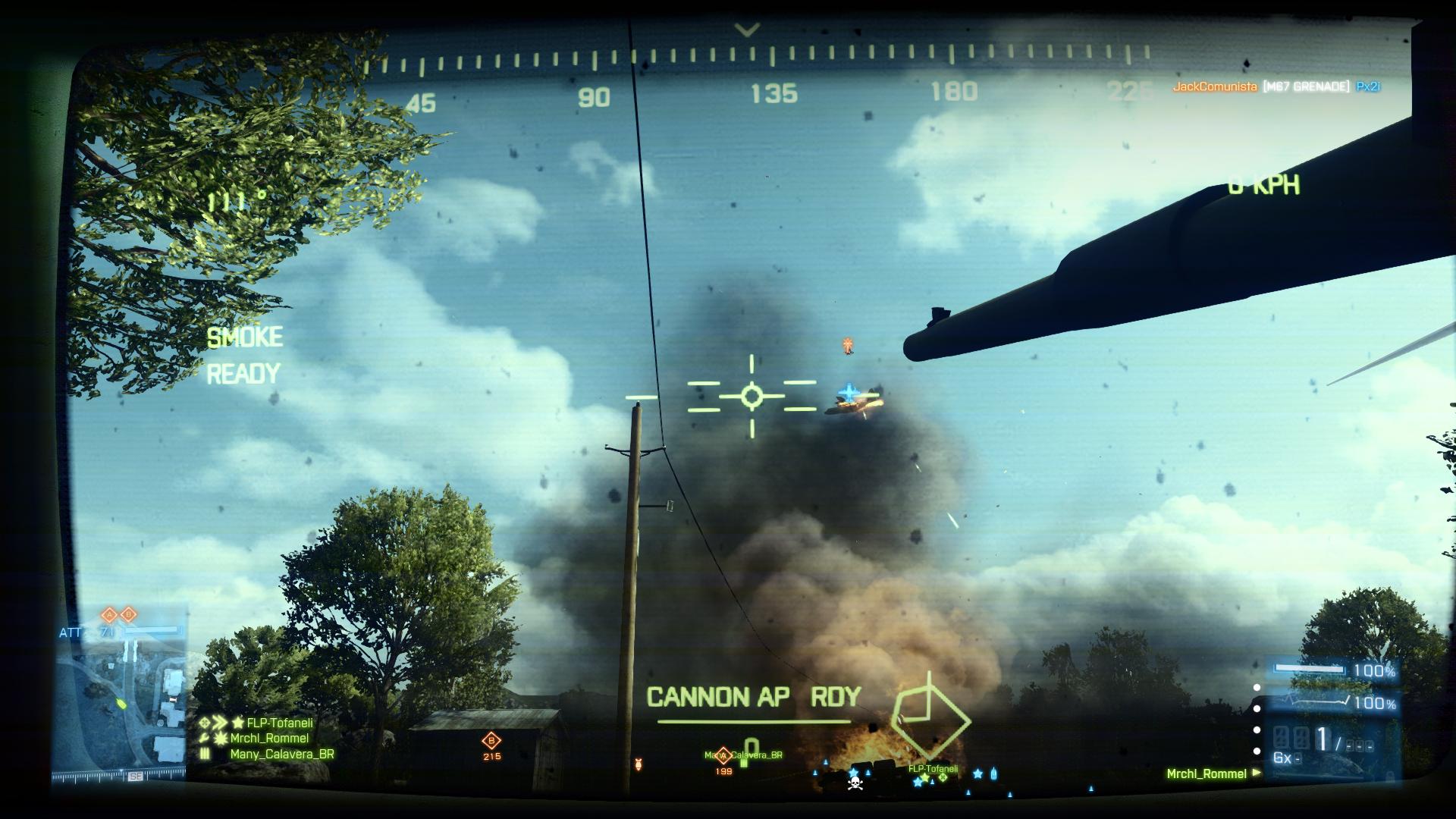Viewport: 1456px width, 819px height.
Task: Click the tank hull orientation diamond icon
Action: (x=930, y=717)
